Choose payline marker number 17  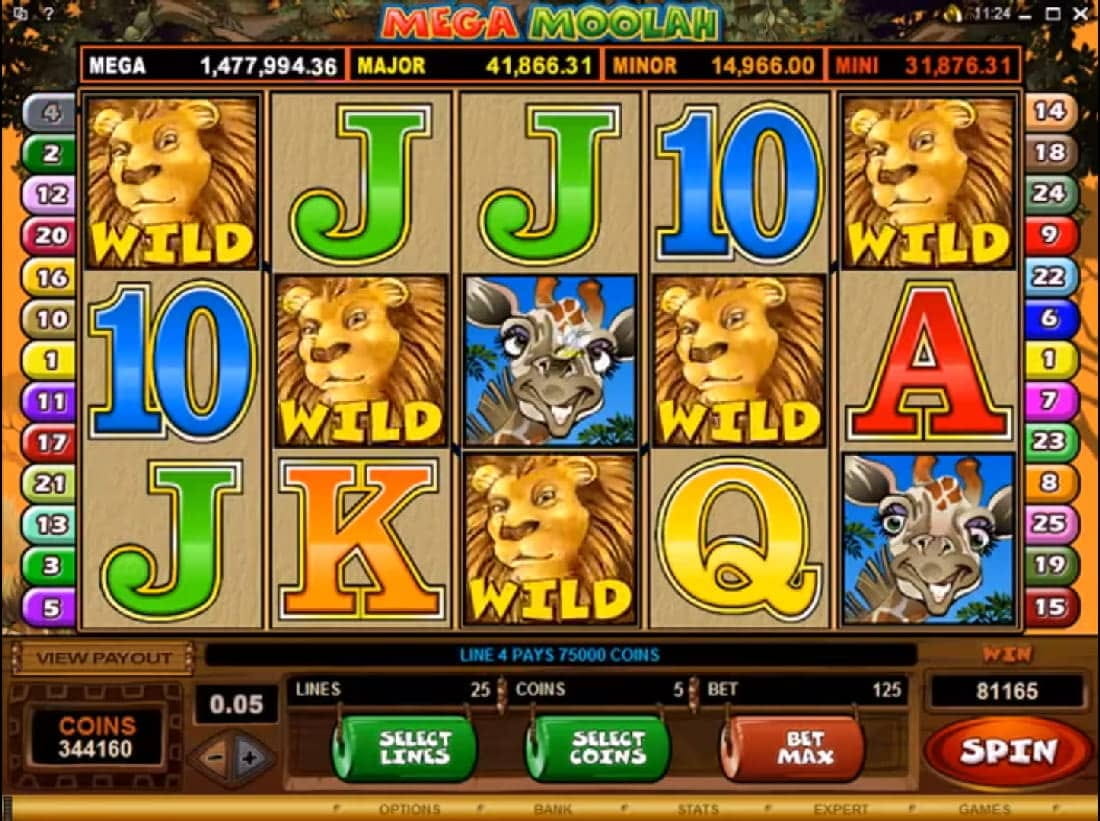(50, 442)
